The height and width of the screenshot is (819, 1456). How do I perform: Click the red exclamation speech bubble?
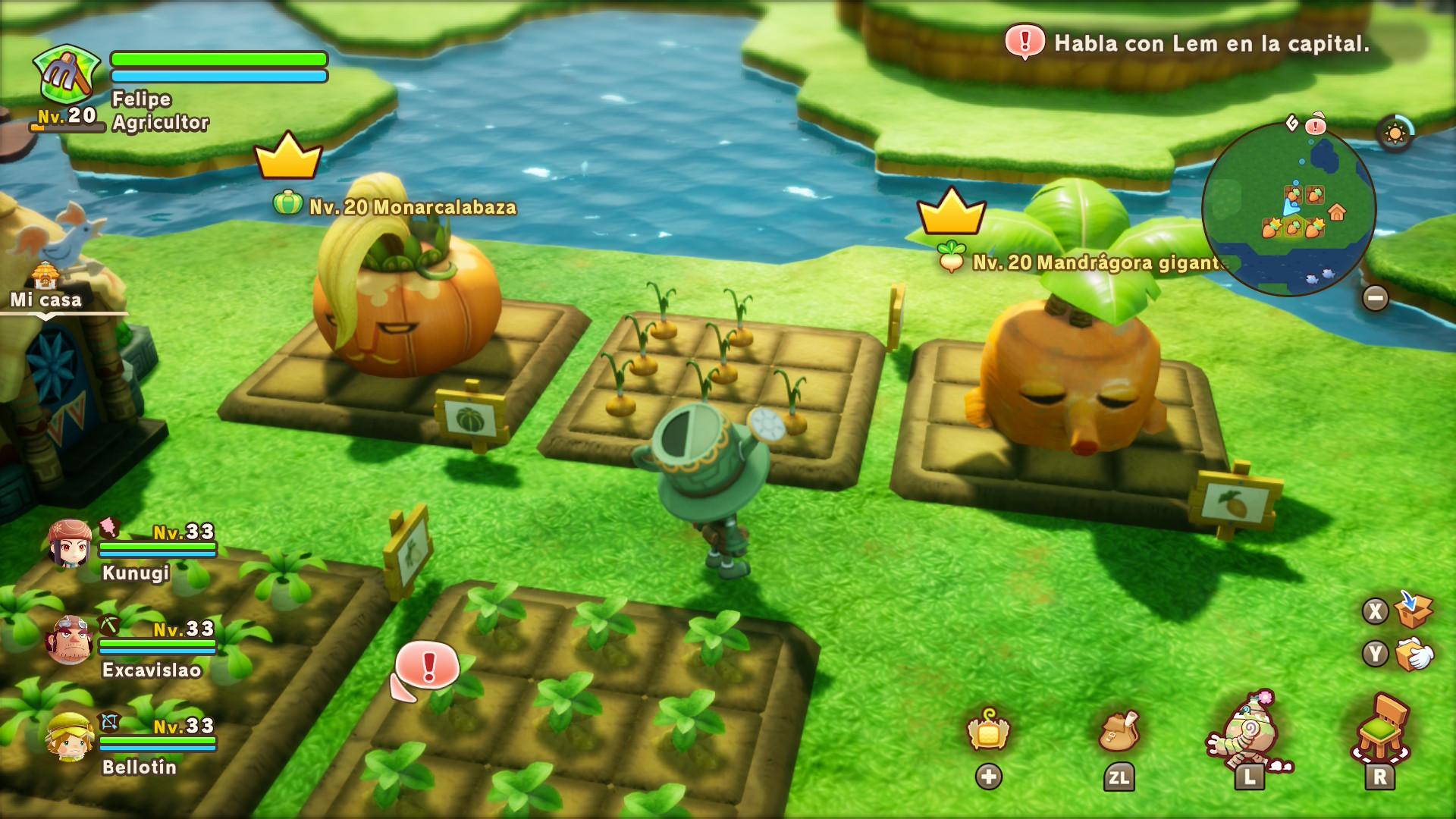(x=427, y=668)
